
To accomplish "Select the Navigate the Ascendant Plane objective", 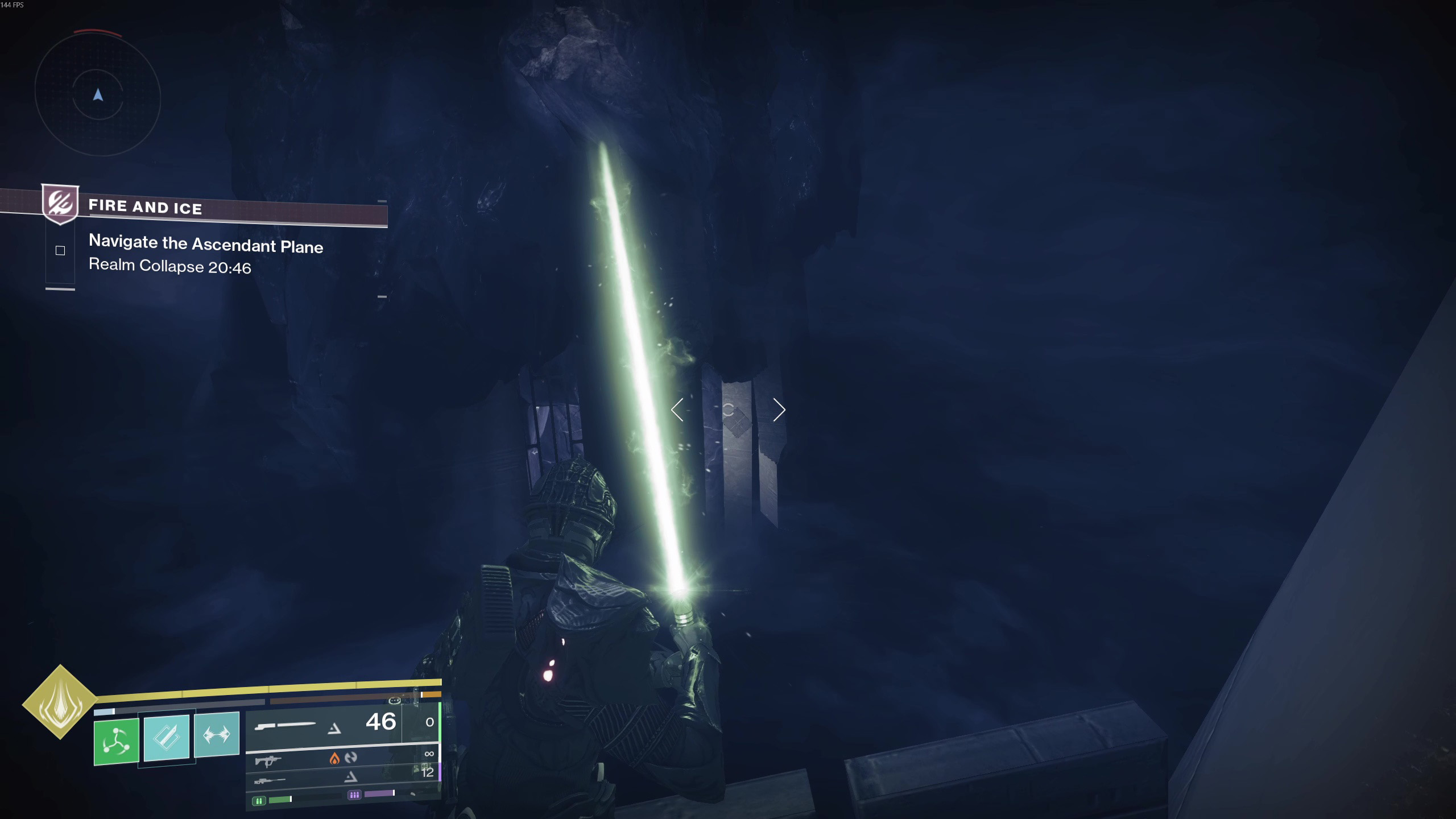I will pyautogui.click(x=206, y=245).
